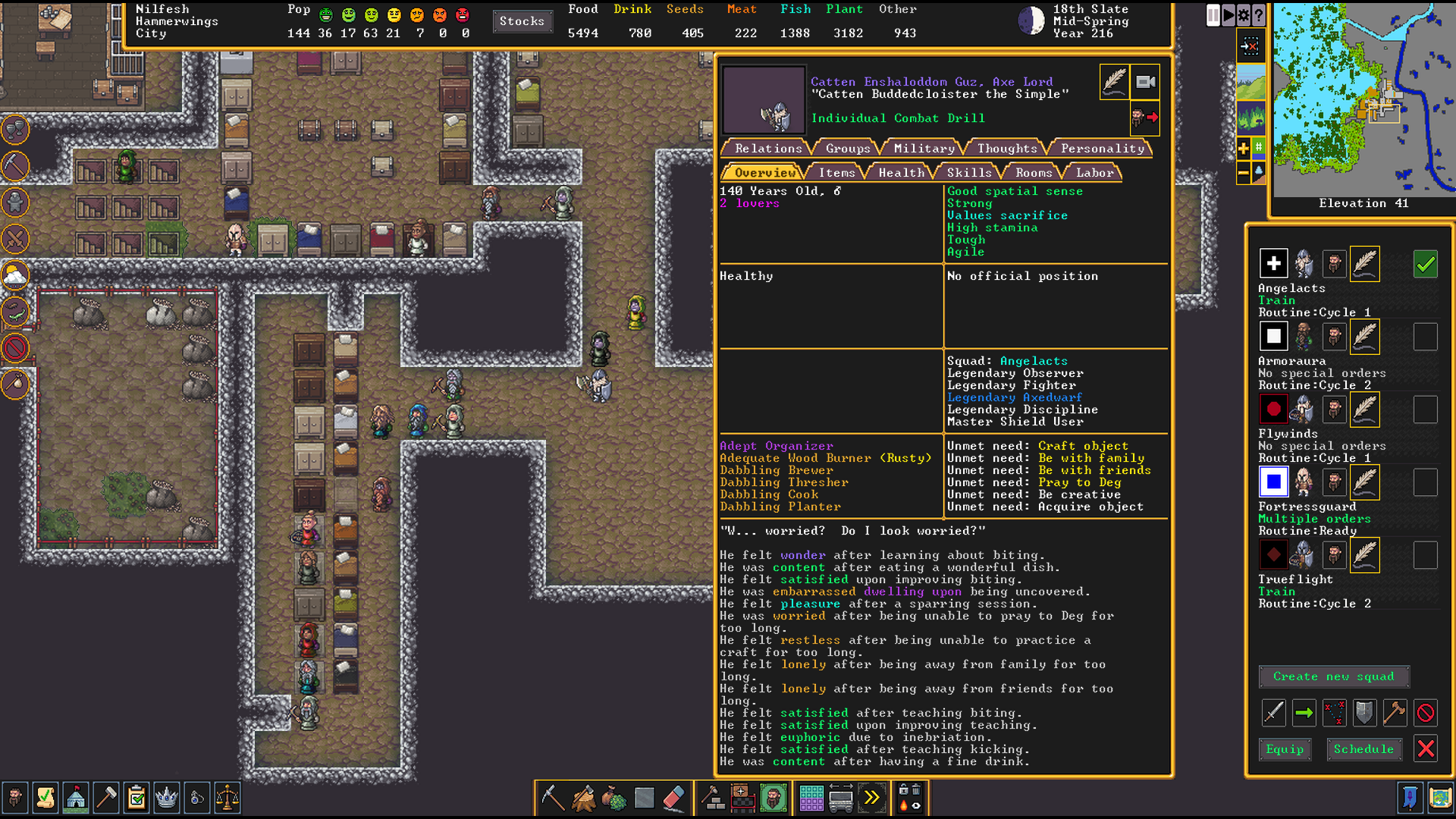Open hauling routes via minecart icon
The height and width of the screenshot is (819, 1456).
click(842, 798)
